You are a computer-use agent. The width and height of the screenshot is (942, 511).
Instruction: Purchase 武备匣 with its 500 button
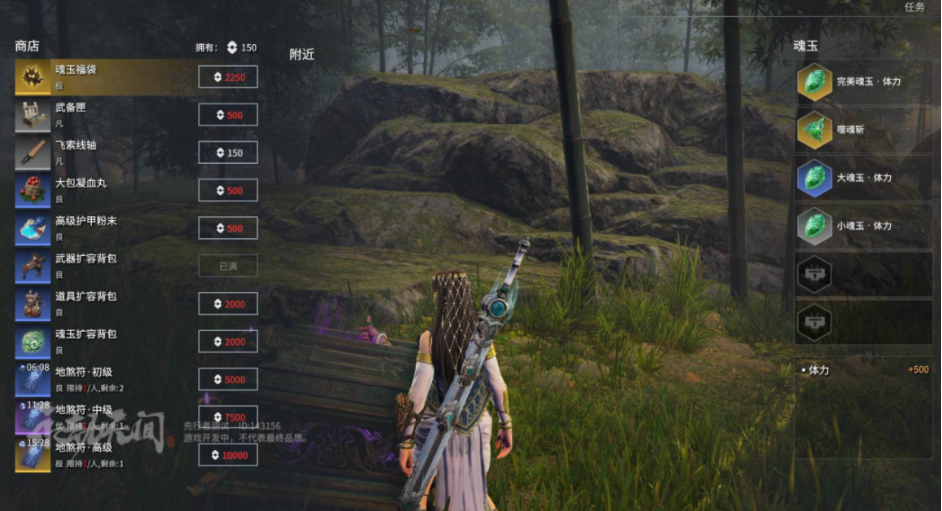click(x=228, y=115)
